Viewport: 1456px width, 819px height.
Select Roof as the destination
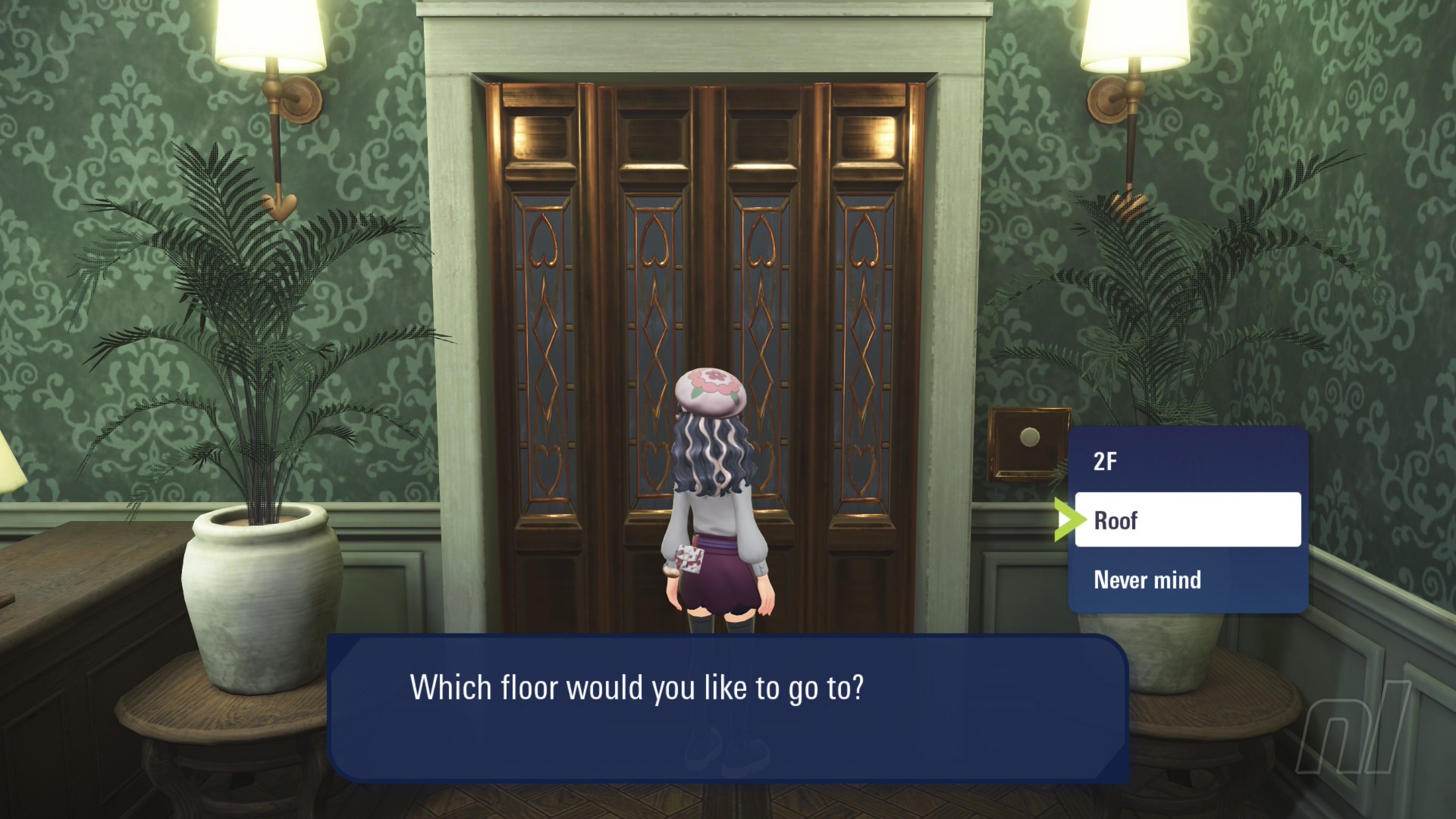tap(1187, 520)
